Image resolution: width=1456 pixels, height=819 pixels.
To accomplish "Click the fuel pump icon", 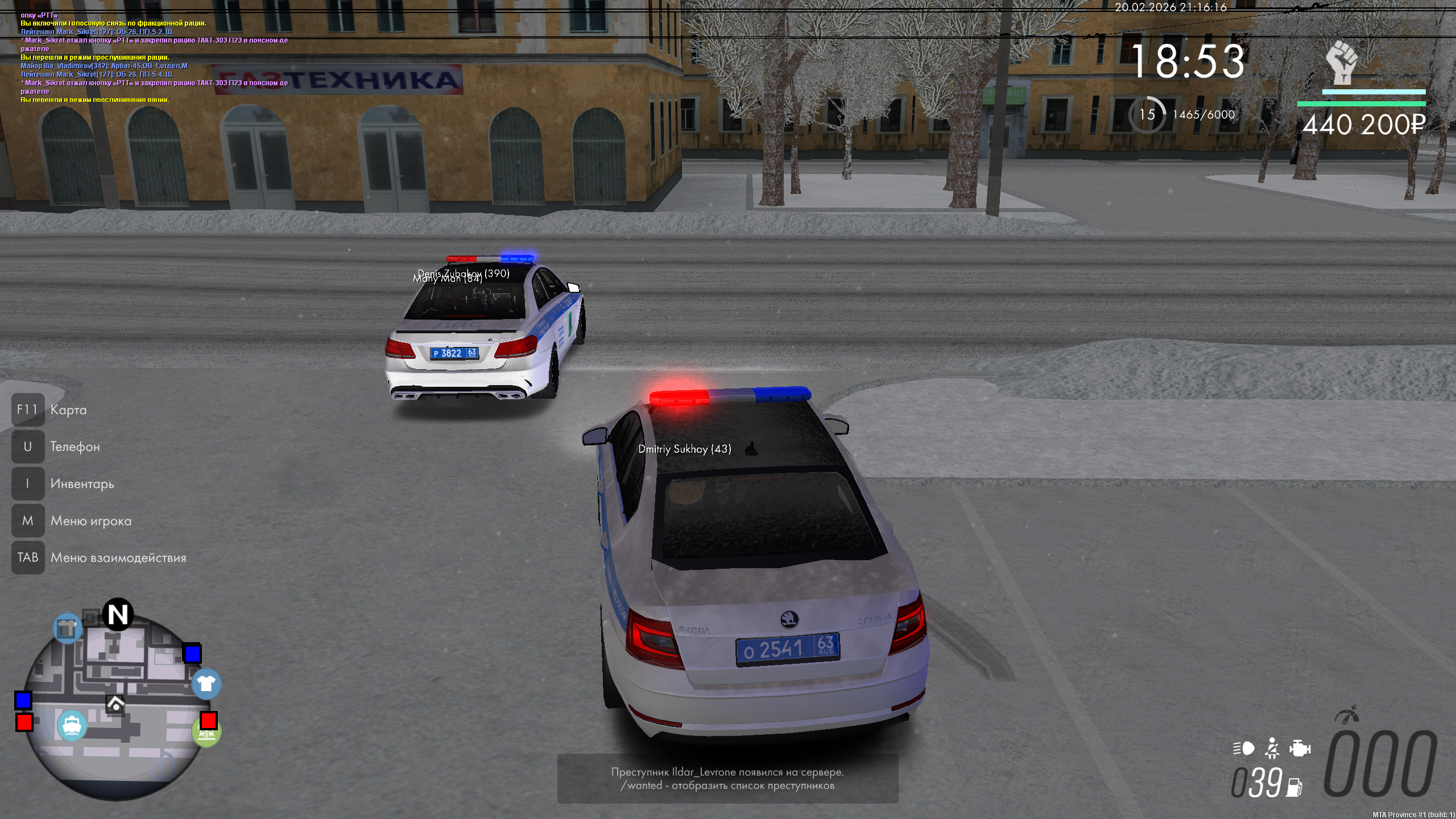I will 1294,787.
